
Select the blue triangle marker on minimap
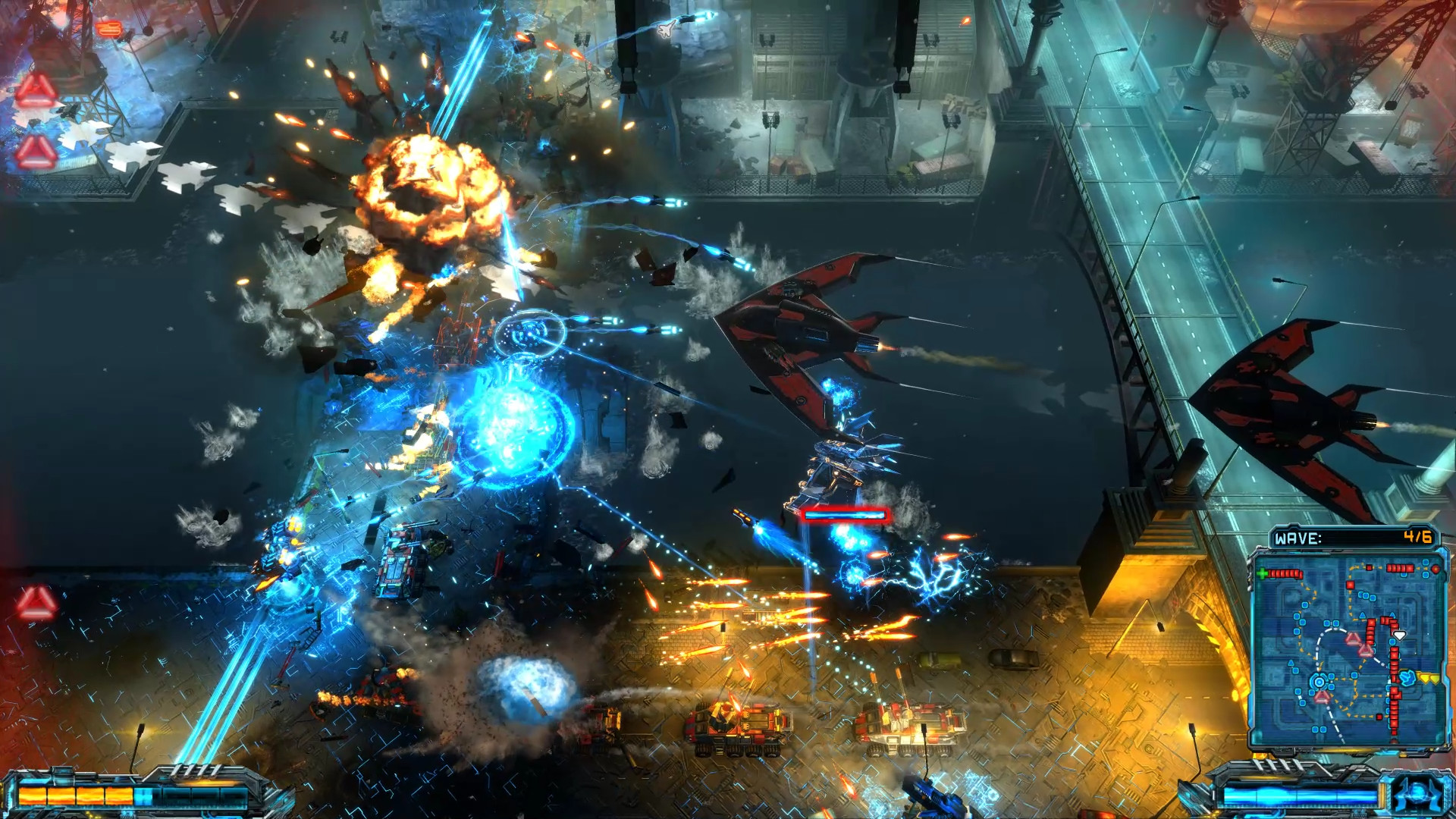[1362, 614]
